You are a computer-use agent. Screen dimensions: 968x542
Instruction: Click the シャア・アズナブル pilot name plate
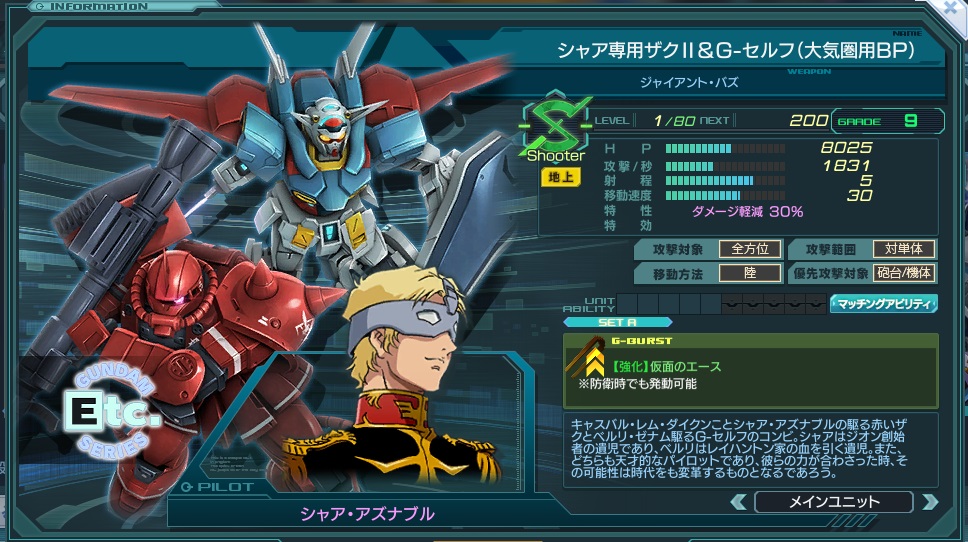click(368, 514)
